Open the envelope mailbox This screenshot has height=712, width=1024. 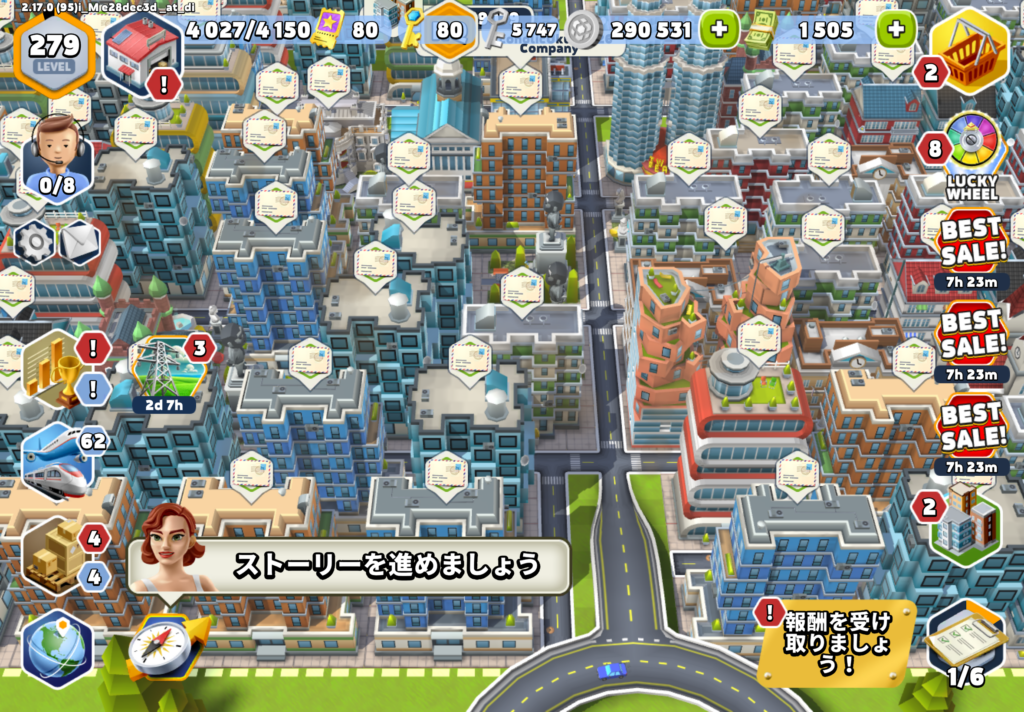80,241
